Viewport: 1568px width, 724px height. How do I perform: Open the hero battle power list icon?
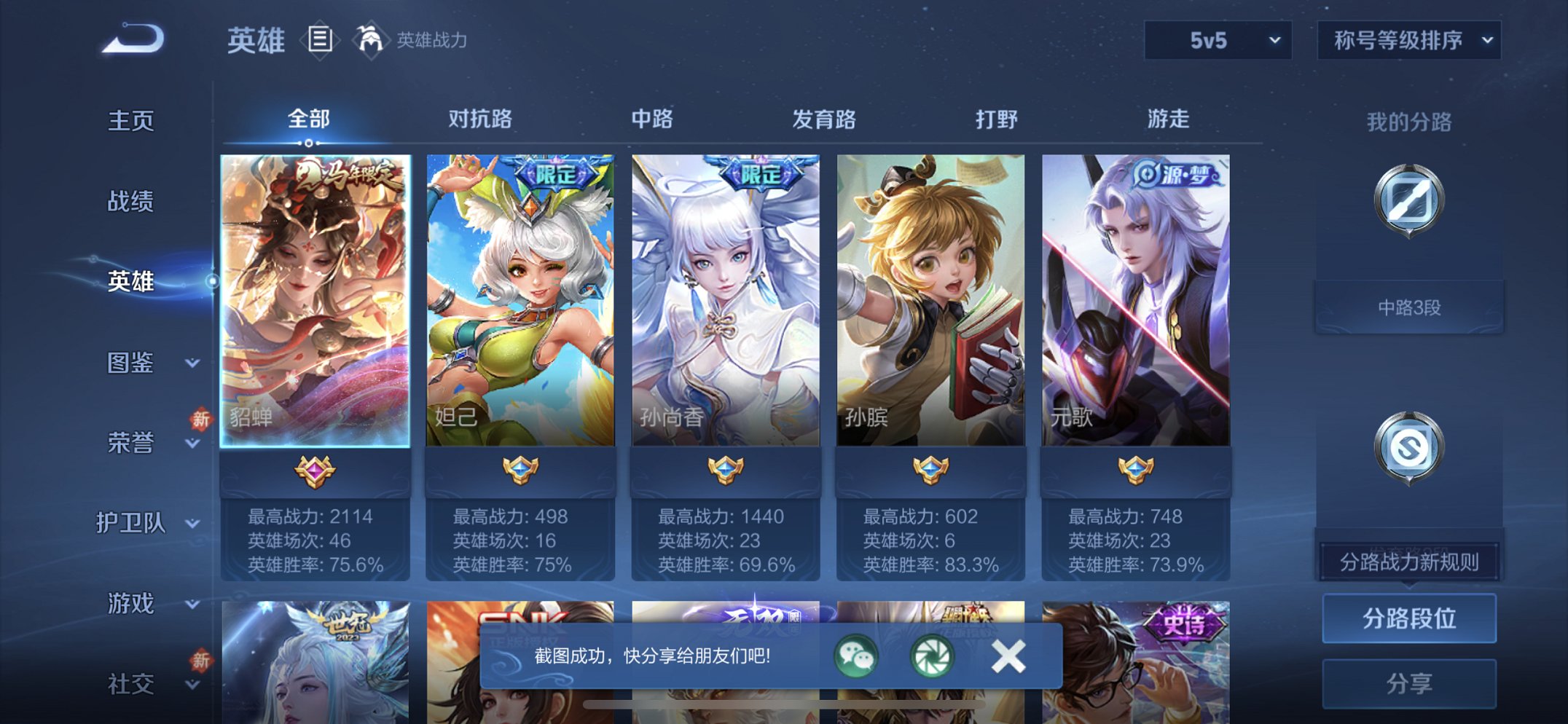319,40
